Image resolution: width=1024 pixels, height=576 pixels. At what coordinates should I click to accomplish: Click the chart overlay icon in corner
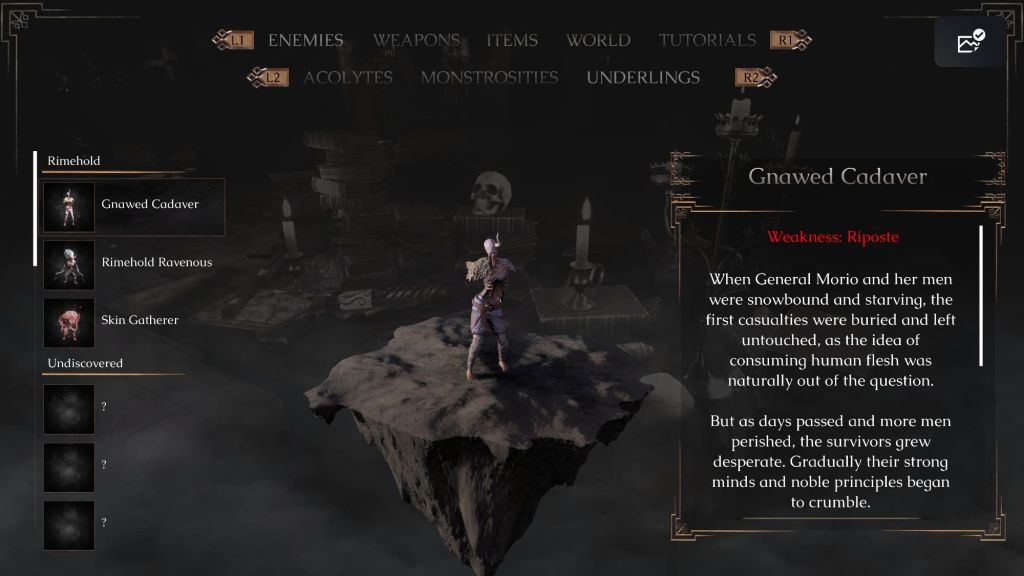pos(970,42)
